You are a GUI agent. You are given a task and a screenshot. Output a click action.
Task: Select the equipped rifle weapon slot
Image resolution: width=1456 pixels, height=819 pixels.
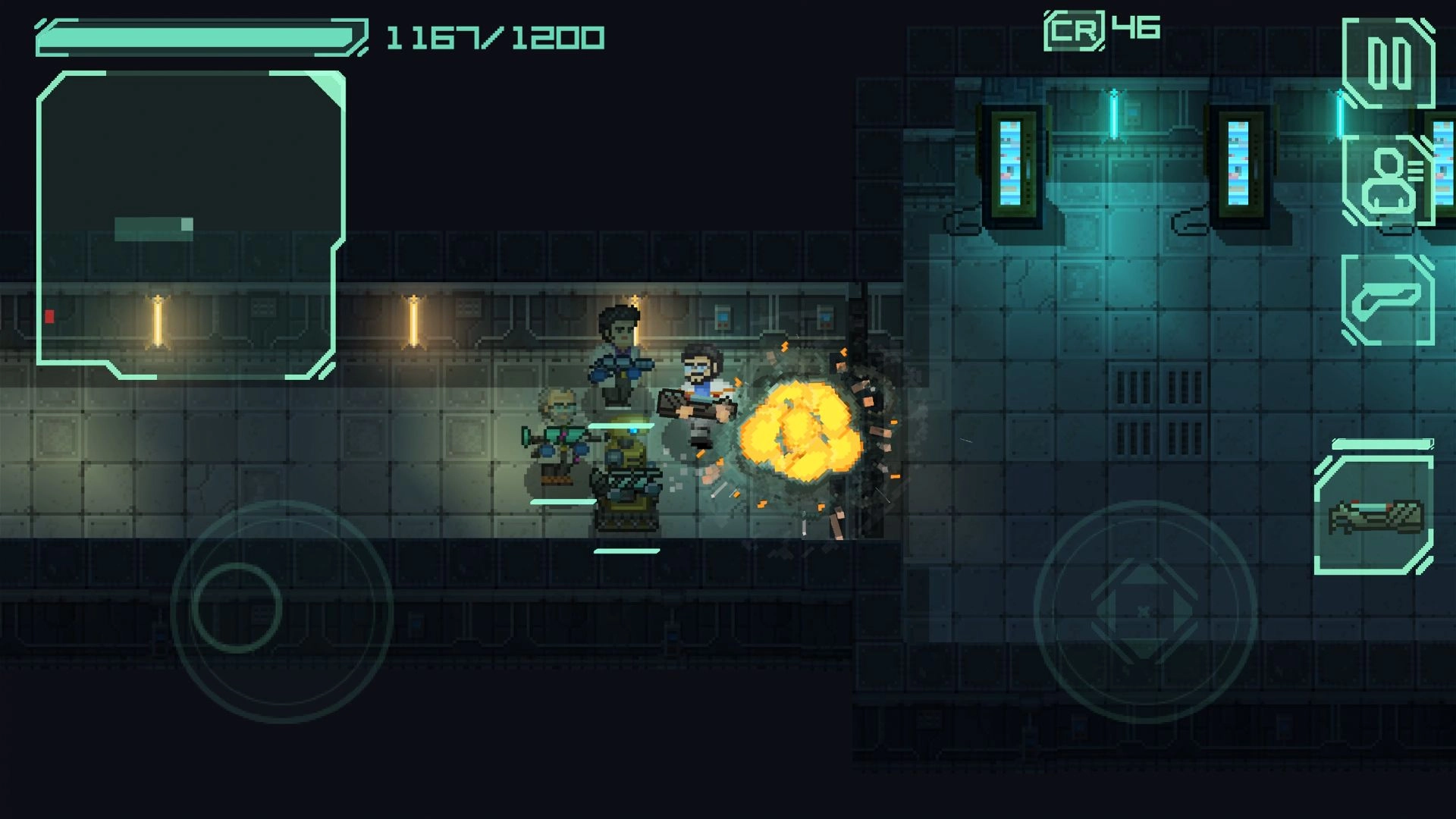pos(1374,516)
